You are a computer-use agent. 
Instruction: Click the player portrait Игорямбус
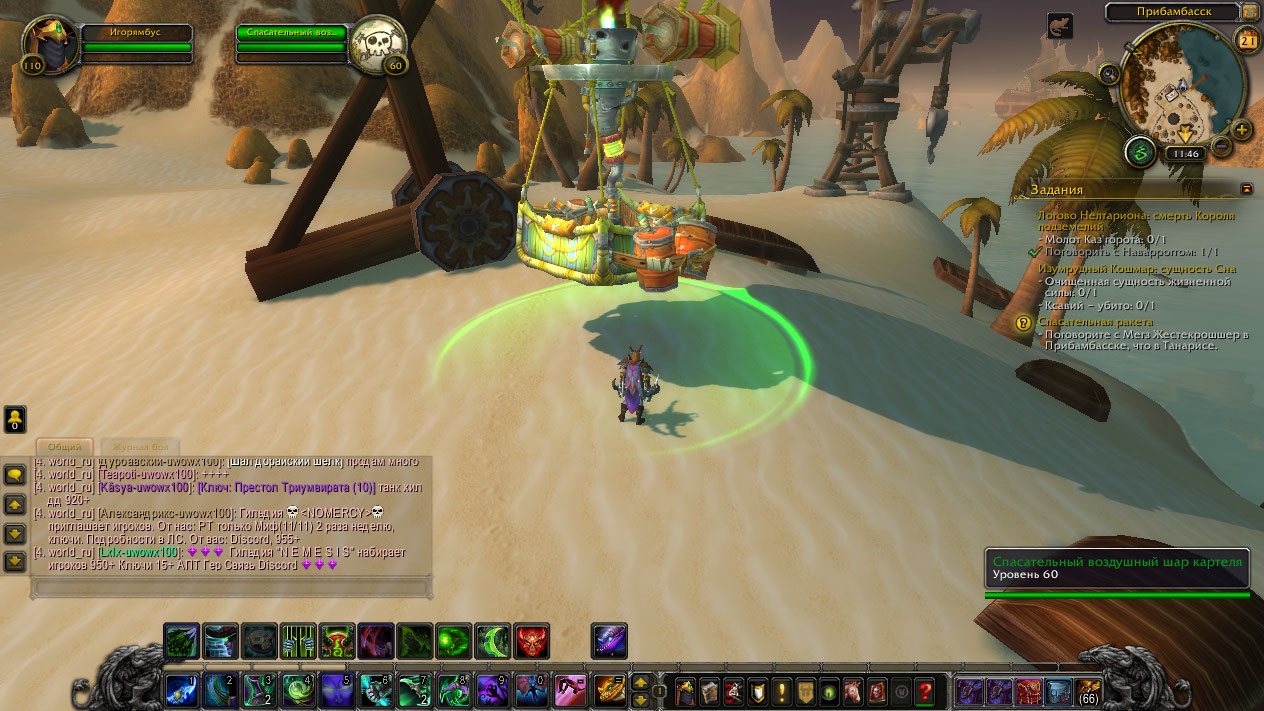point(47,42)
